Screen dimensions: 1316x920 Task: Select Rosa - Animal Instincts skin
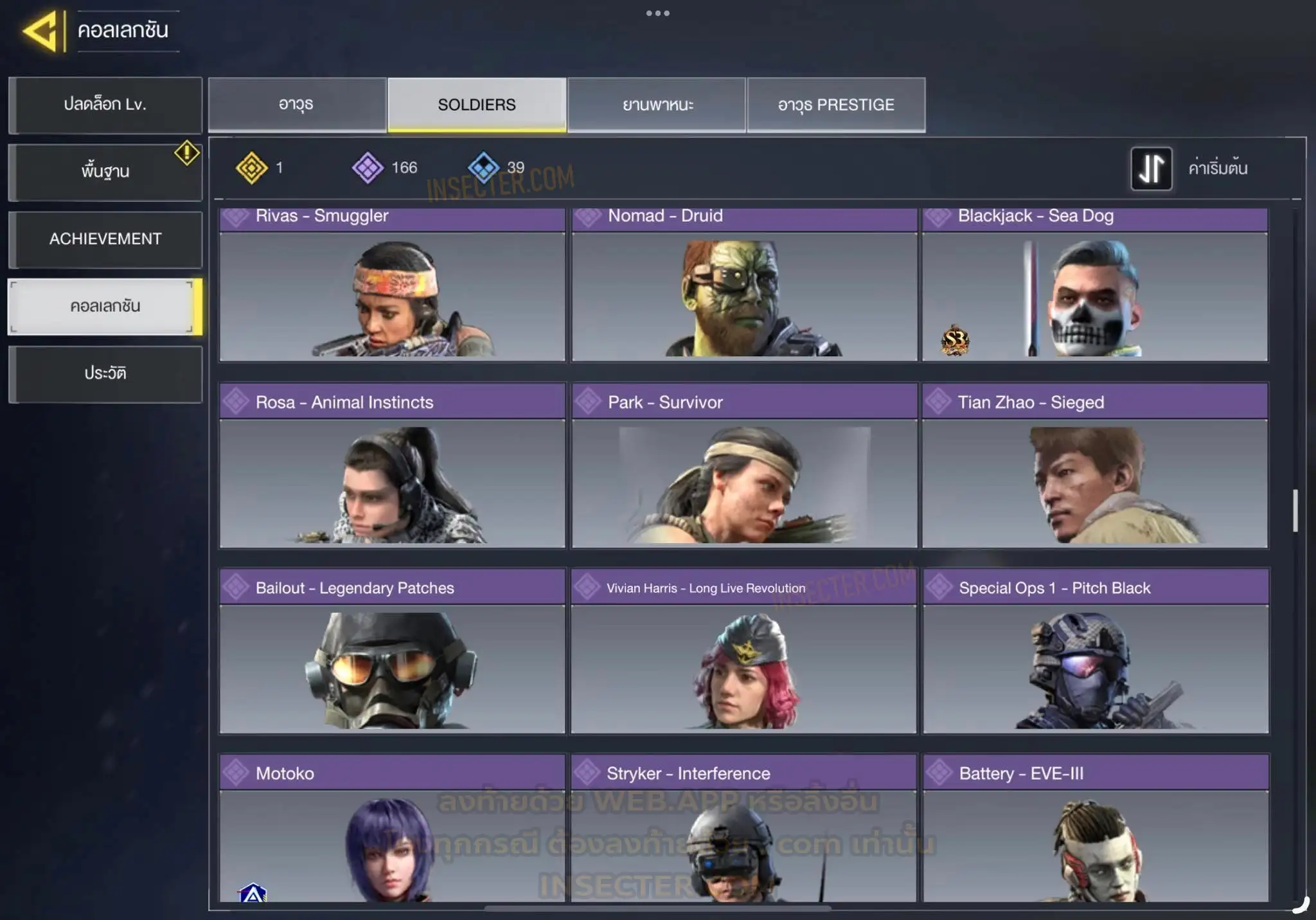(x=392, y=466)
